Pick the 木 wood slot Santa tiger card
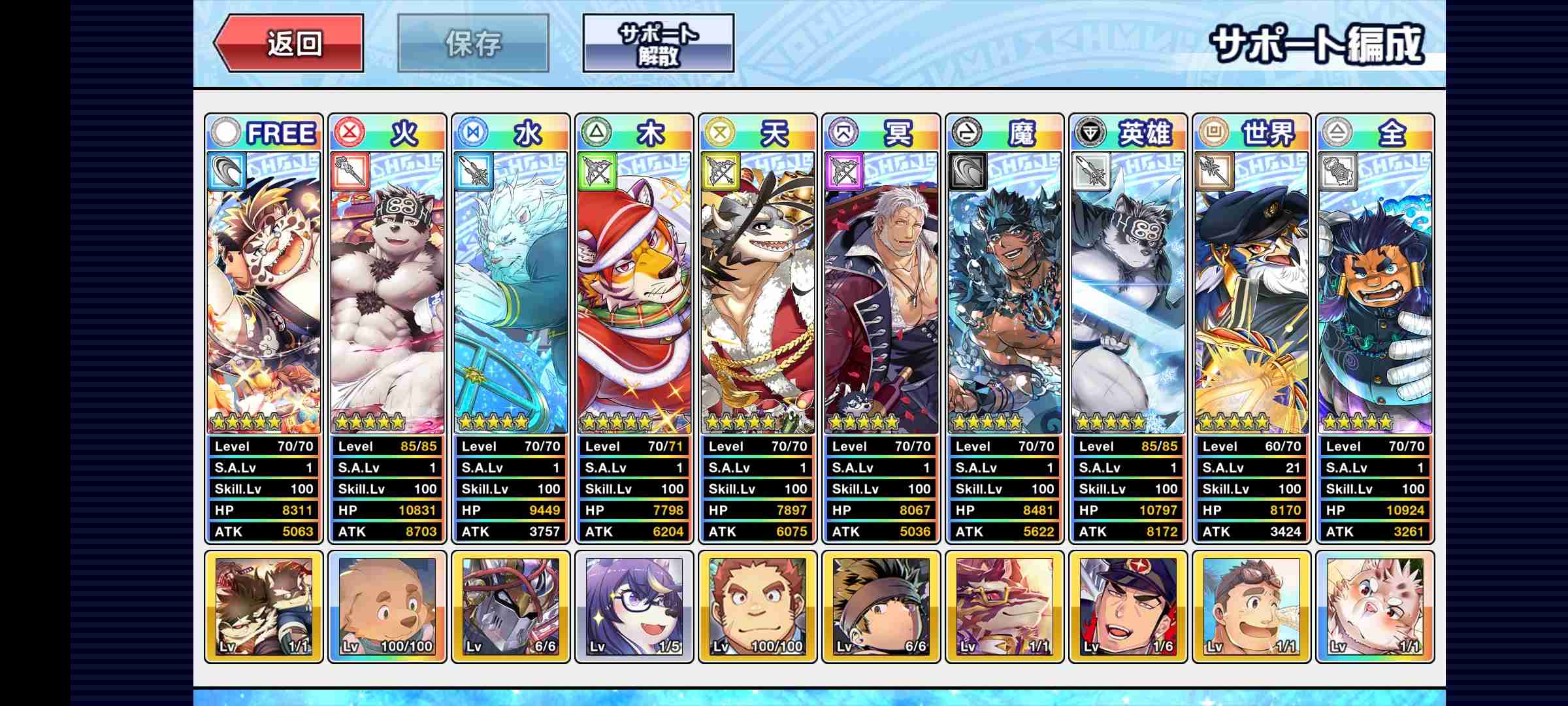Image resolution: width=1568 pixels, height=706 pixels. pos(634,294)
